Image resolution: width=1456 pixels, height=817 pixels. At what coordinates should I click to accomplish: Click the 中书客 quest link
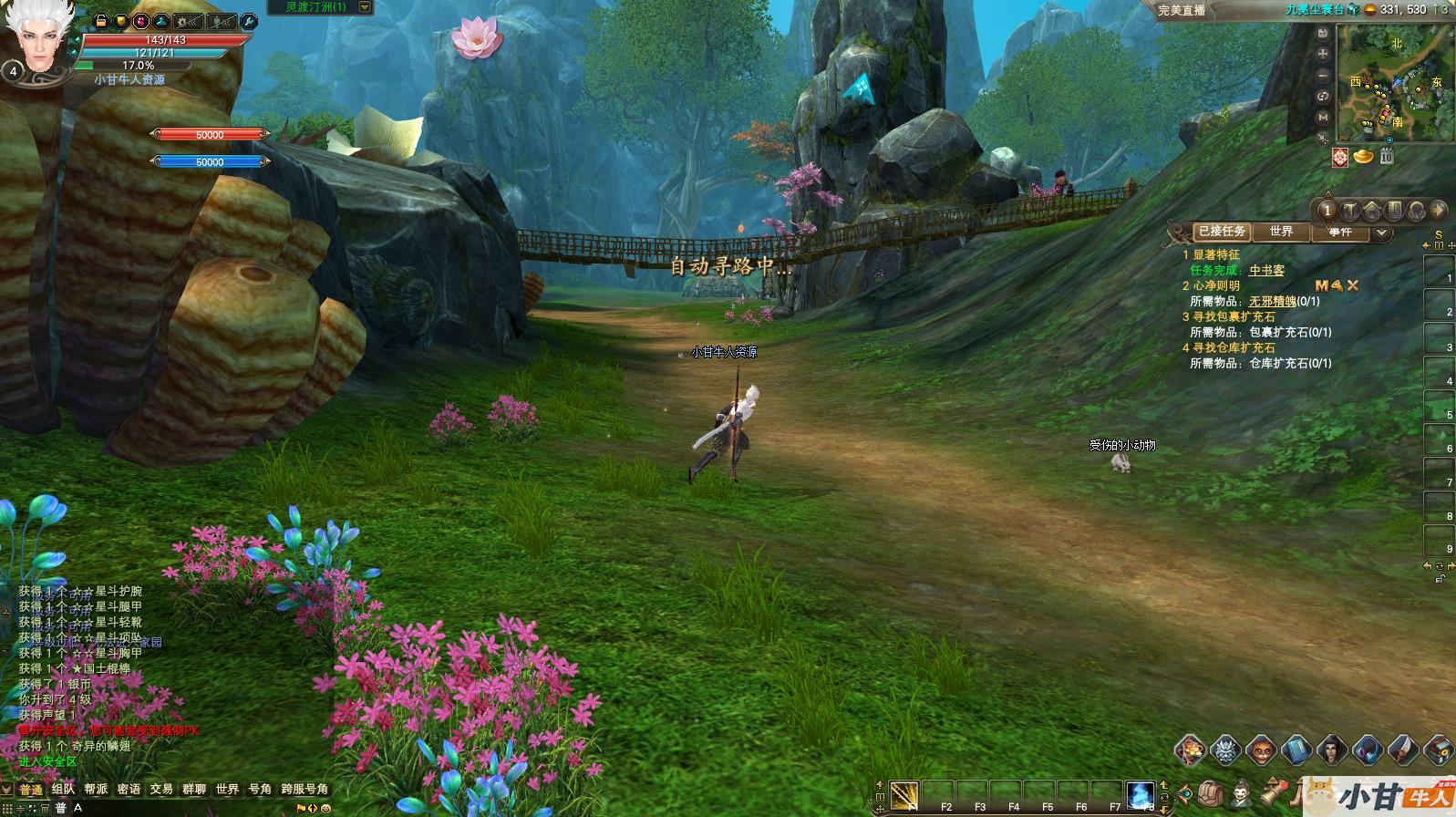tap(1266, 271)
